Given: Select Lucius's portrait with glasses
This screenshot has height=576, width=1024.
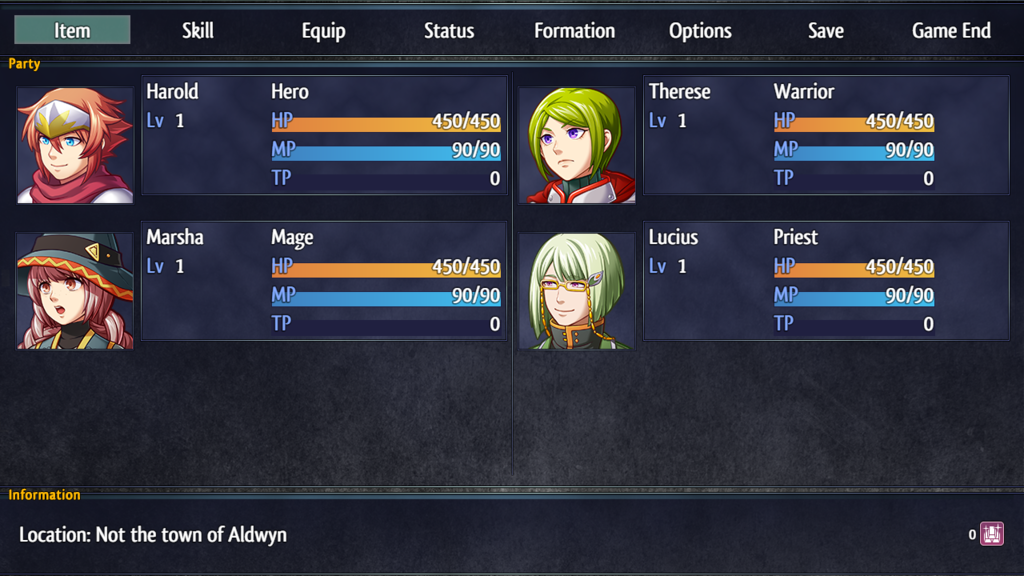Looking at the screenshot, I should click(x=577, y=291).
